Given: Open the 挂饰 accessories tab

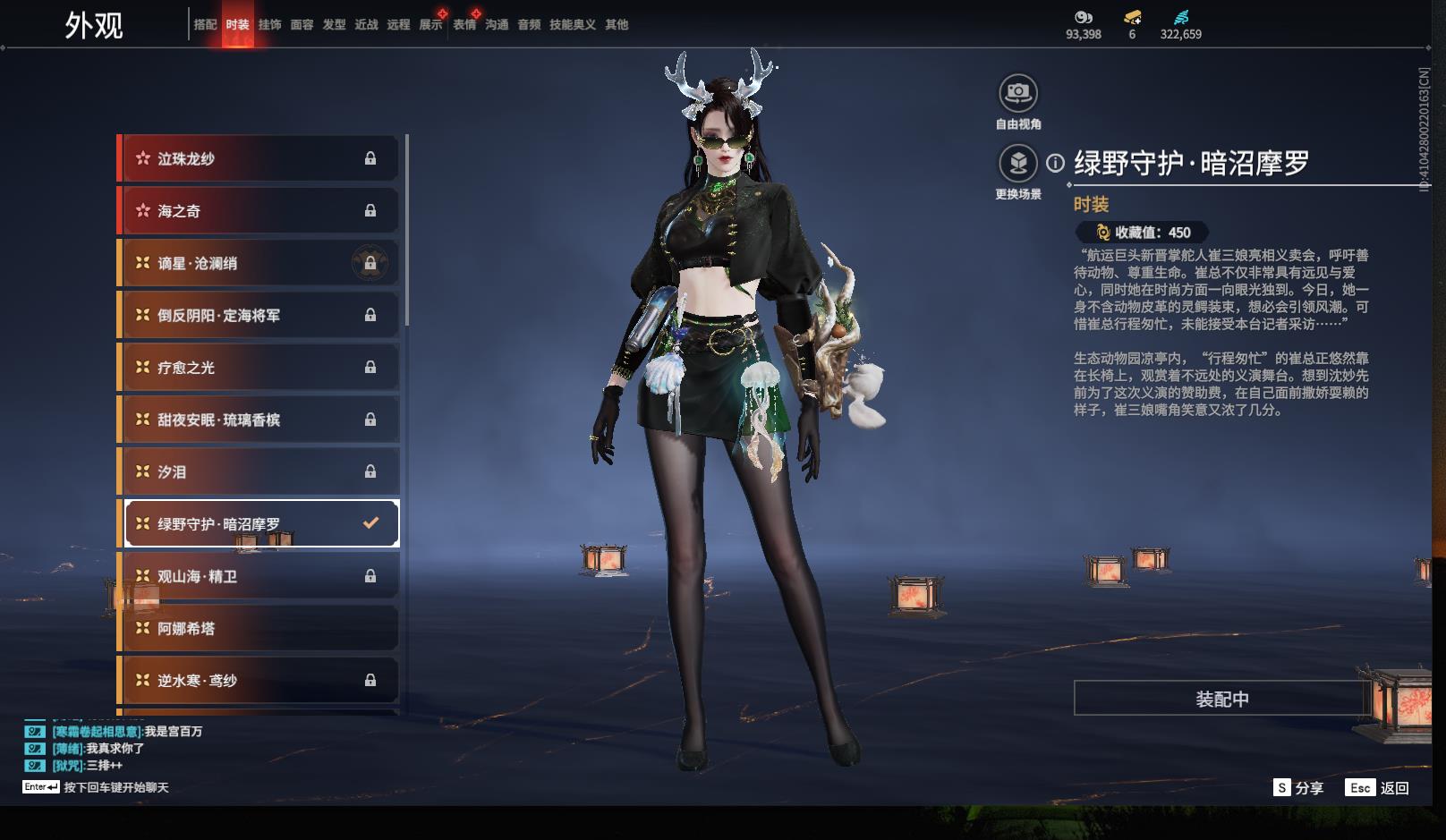Looking at the screenshot, I should coord(269,24).
